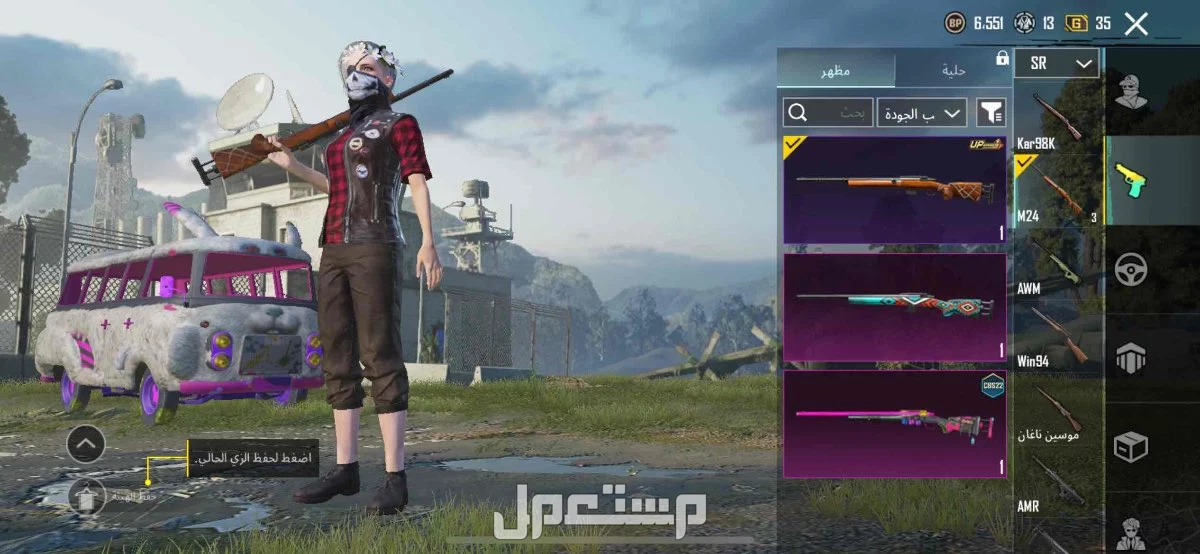Expand the circular up-arrow button
This screenshot has width=1200, height=554.
[x=86, y=443]
